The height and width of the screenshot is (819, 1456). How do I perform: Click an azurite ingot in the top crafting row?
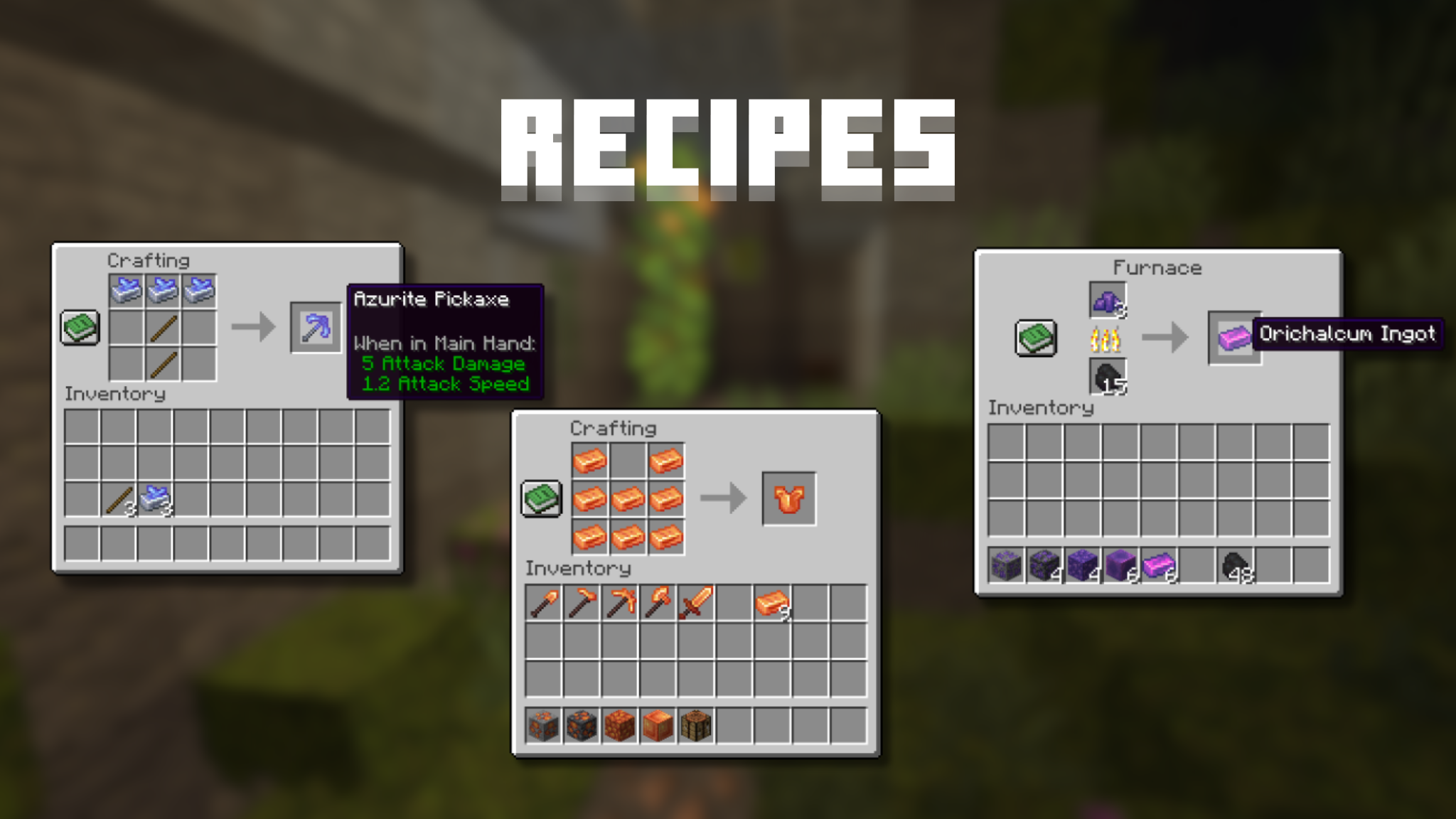127,290
